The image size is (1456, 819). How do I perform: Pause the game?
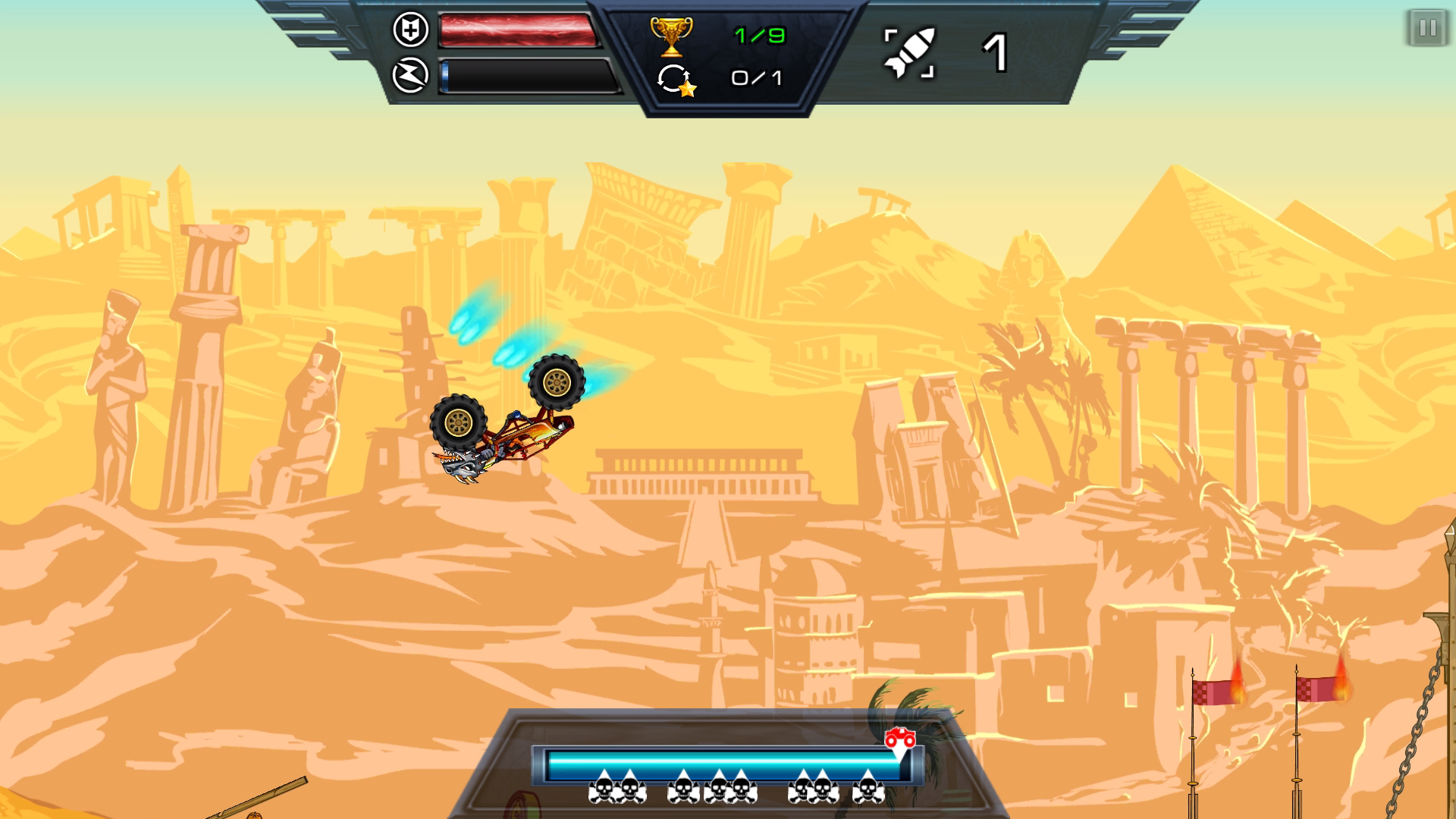click(x=1426, y=29)
